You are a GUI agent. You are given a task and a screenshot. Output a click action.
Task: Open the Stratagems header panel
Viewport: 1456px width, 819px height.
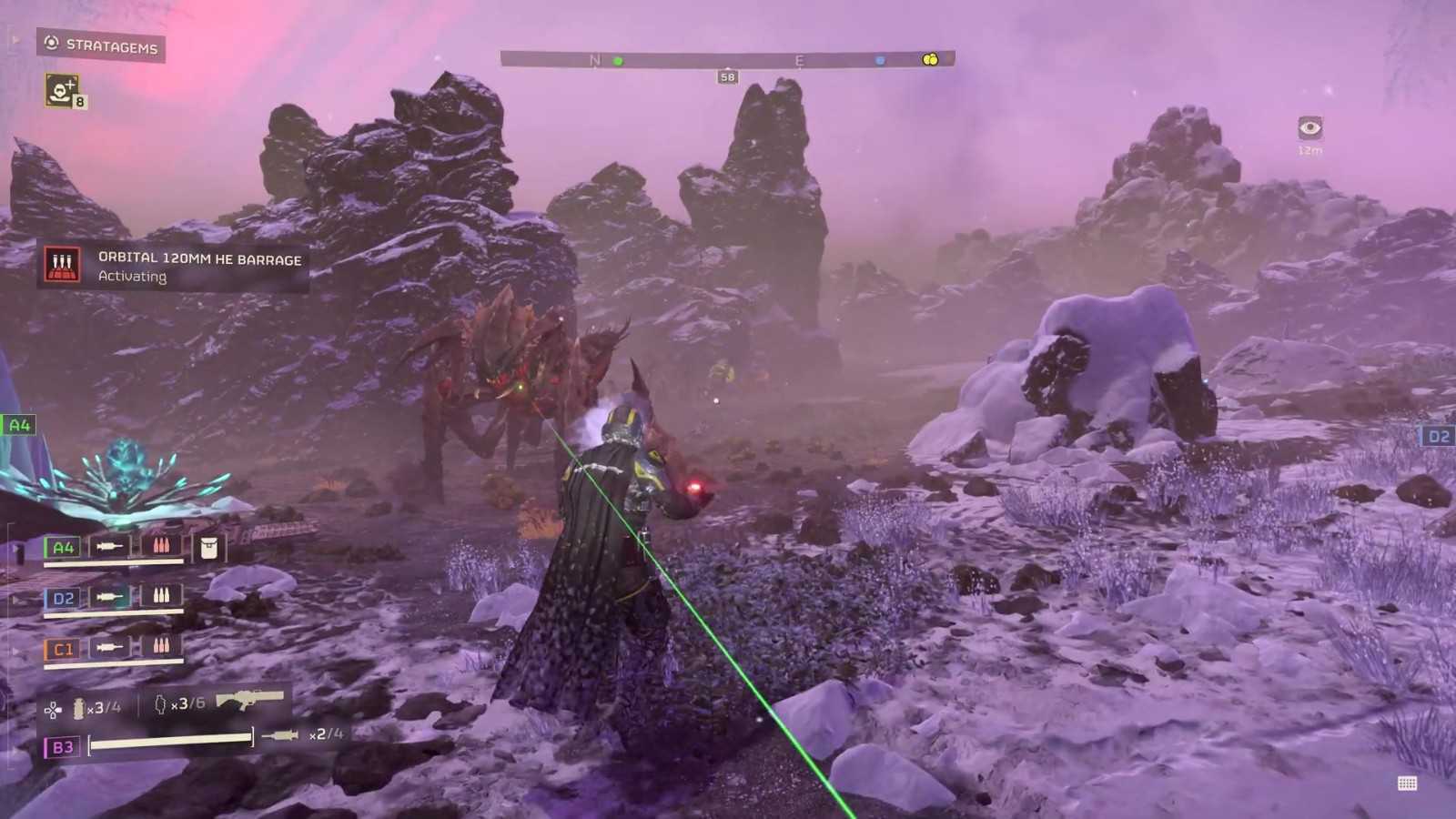tap(101, 45)
